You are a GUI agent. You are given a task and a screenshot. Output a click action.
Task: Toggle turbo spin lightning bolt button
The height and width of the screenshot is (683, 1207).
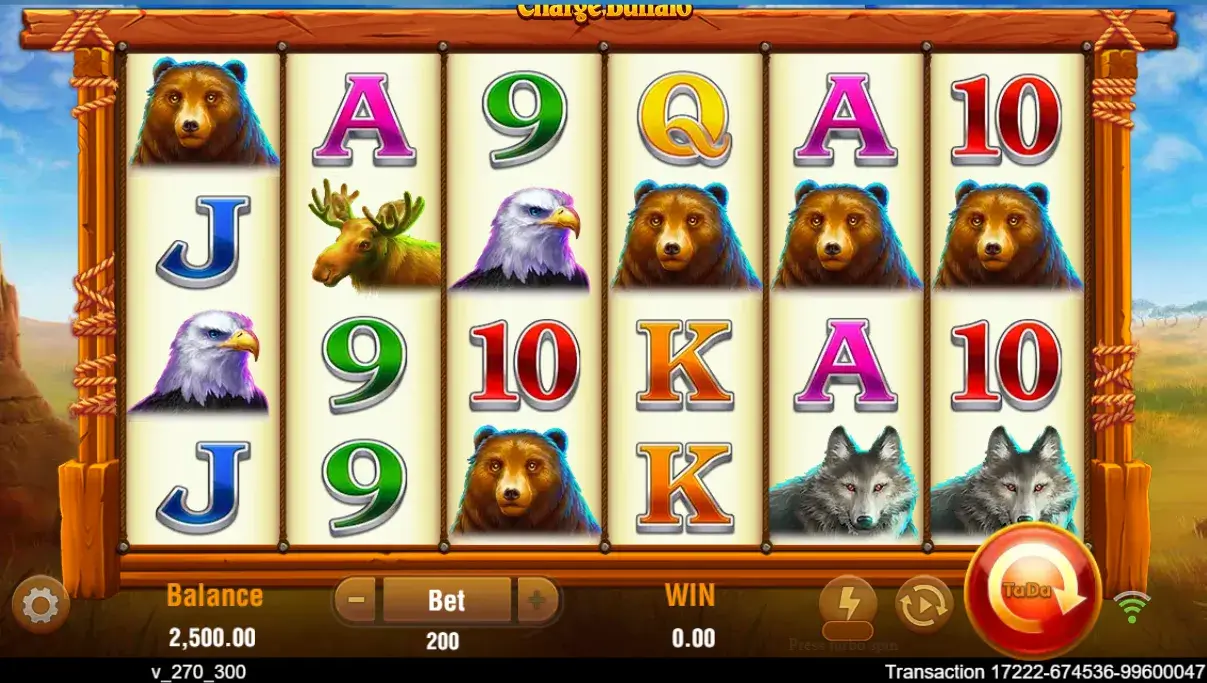[x=848, y=605]
